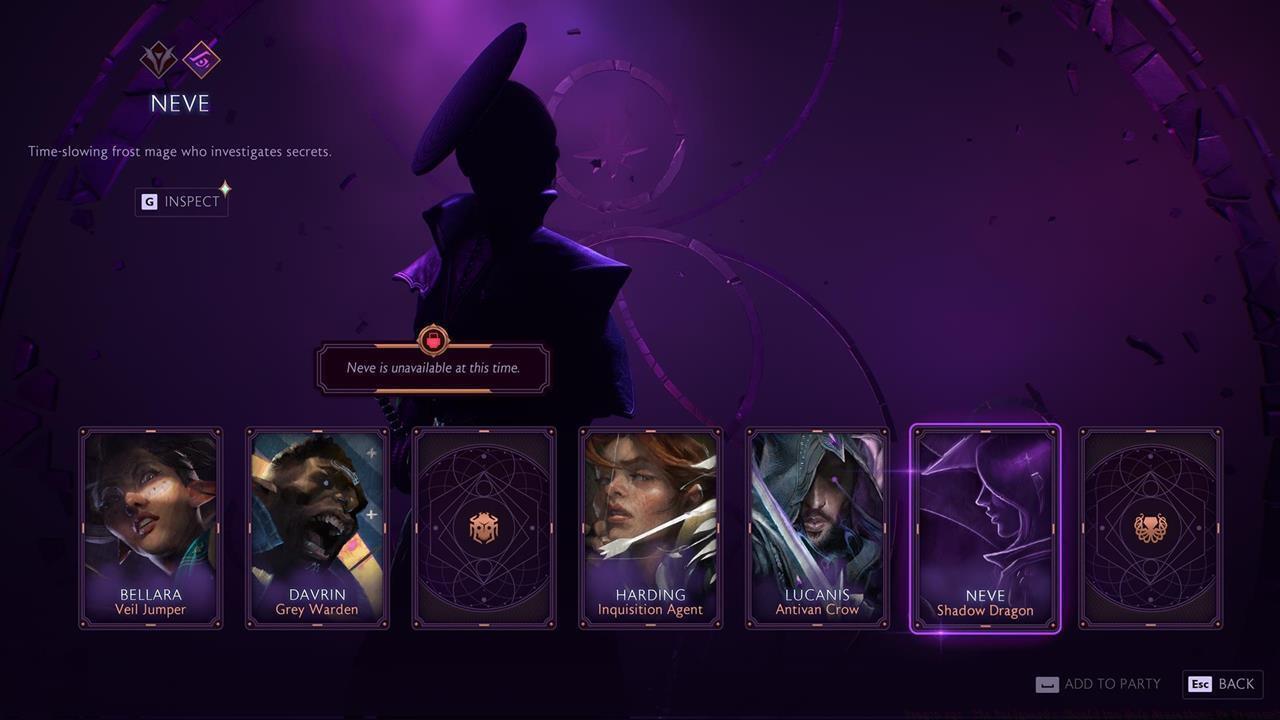The height and width of the screenshot is (720, 1280).
Task: Click the octopus emblem on the last locked card
Action: click(x=1150, y=527)
